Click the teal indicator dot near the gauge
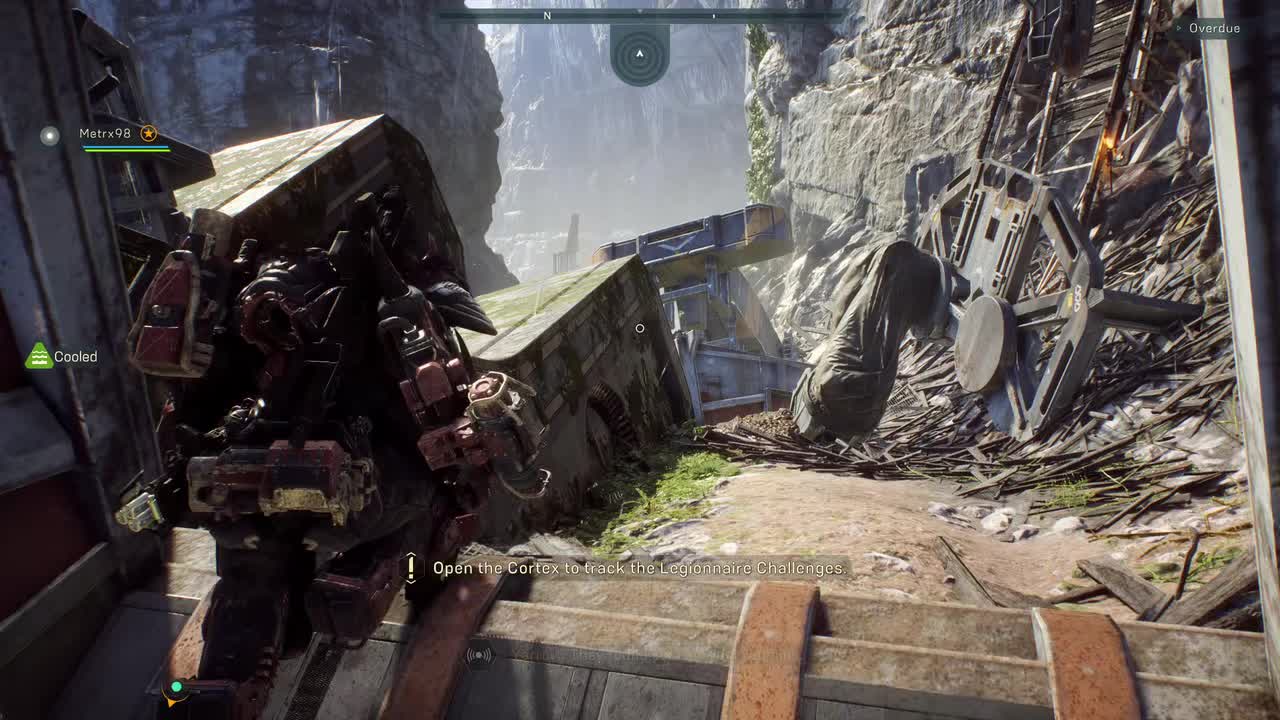The width and height of the screenshot is (1280, 720). point(178,686)
